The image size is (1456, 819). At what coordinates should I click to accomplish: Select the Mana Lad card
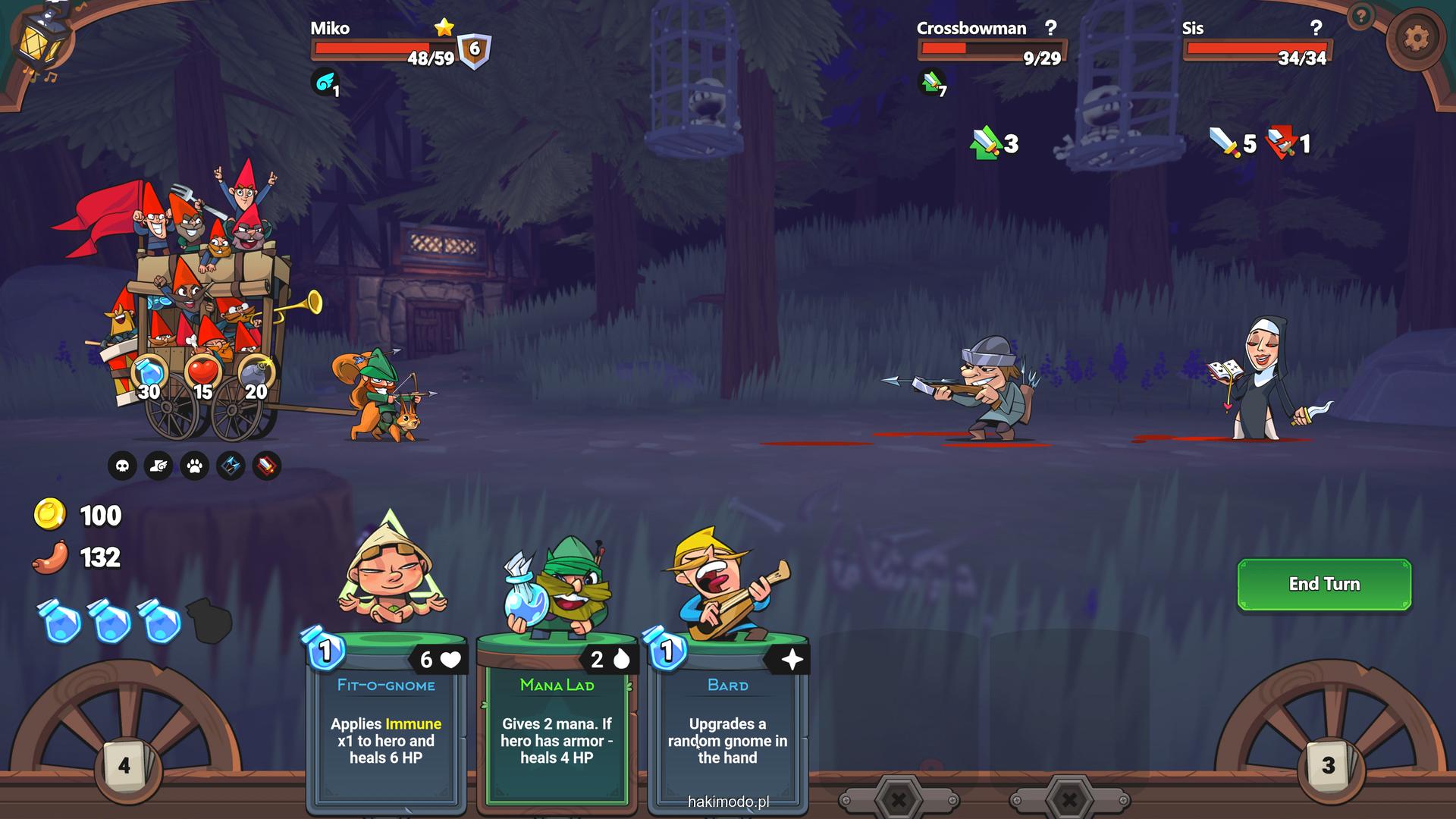tap(557, 720)
